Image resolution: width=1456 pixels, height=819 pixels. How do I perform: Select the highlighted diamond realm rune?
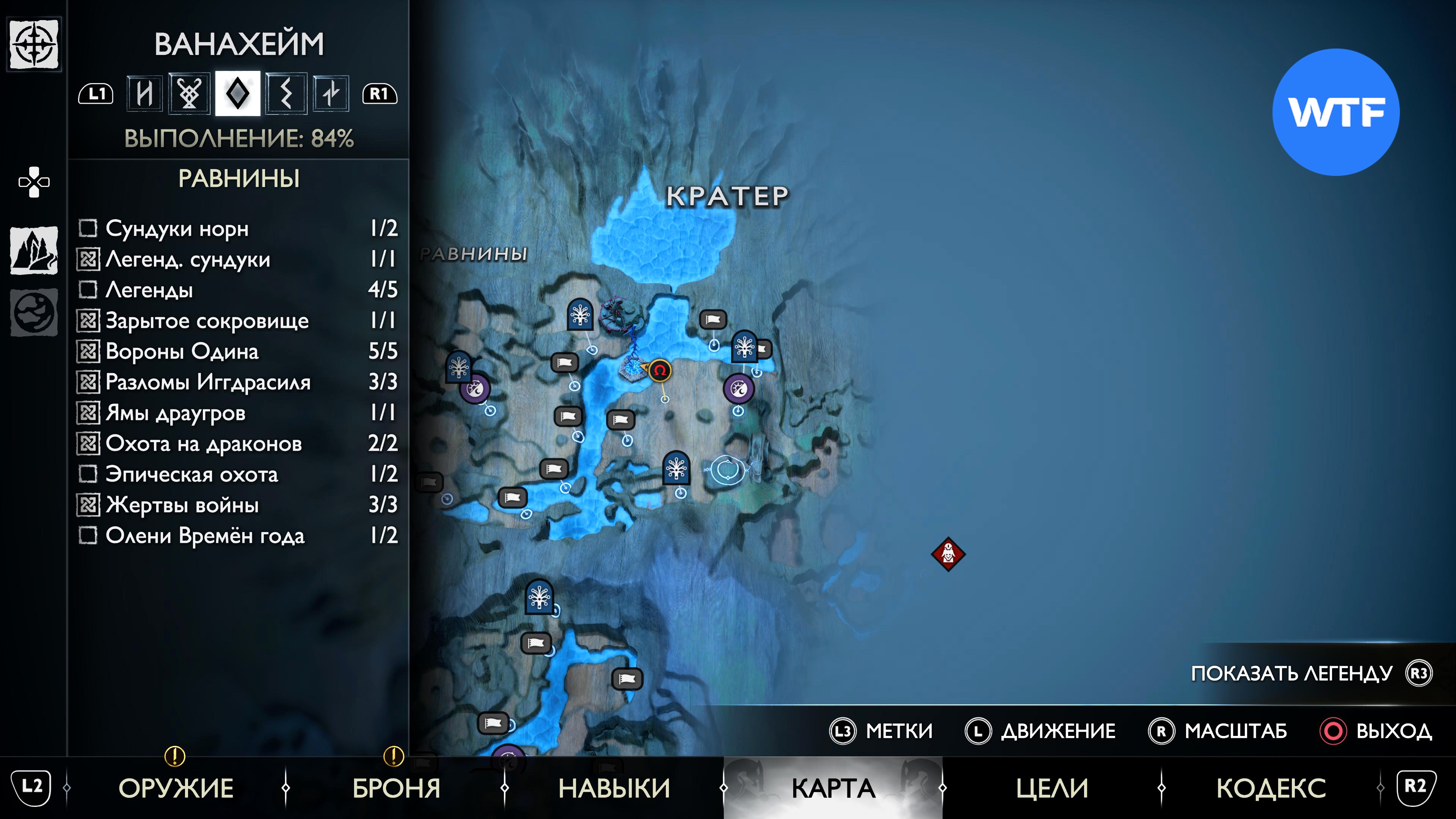point(237,93)
